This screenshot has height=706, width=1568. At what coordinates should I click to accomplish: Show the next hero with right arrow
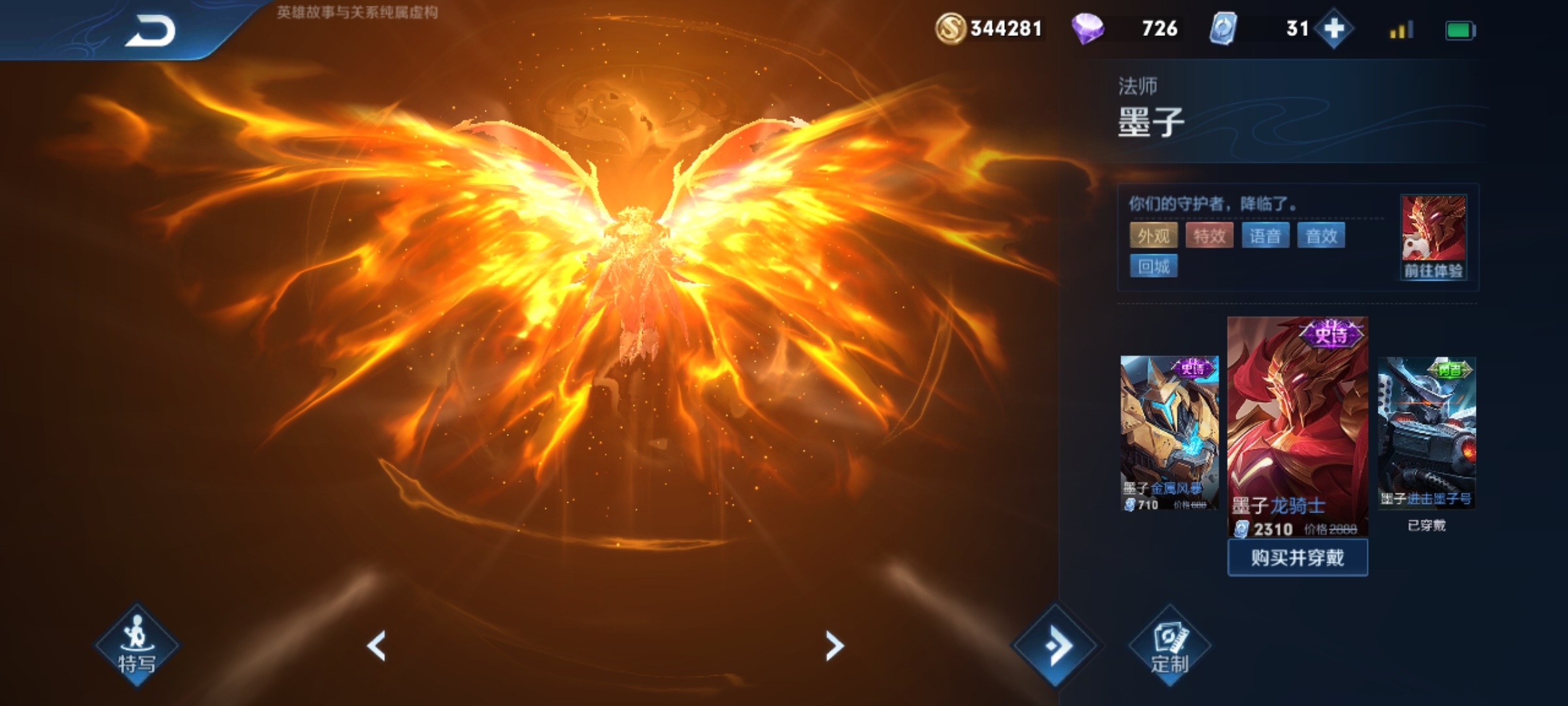pos(834,646)
